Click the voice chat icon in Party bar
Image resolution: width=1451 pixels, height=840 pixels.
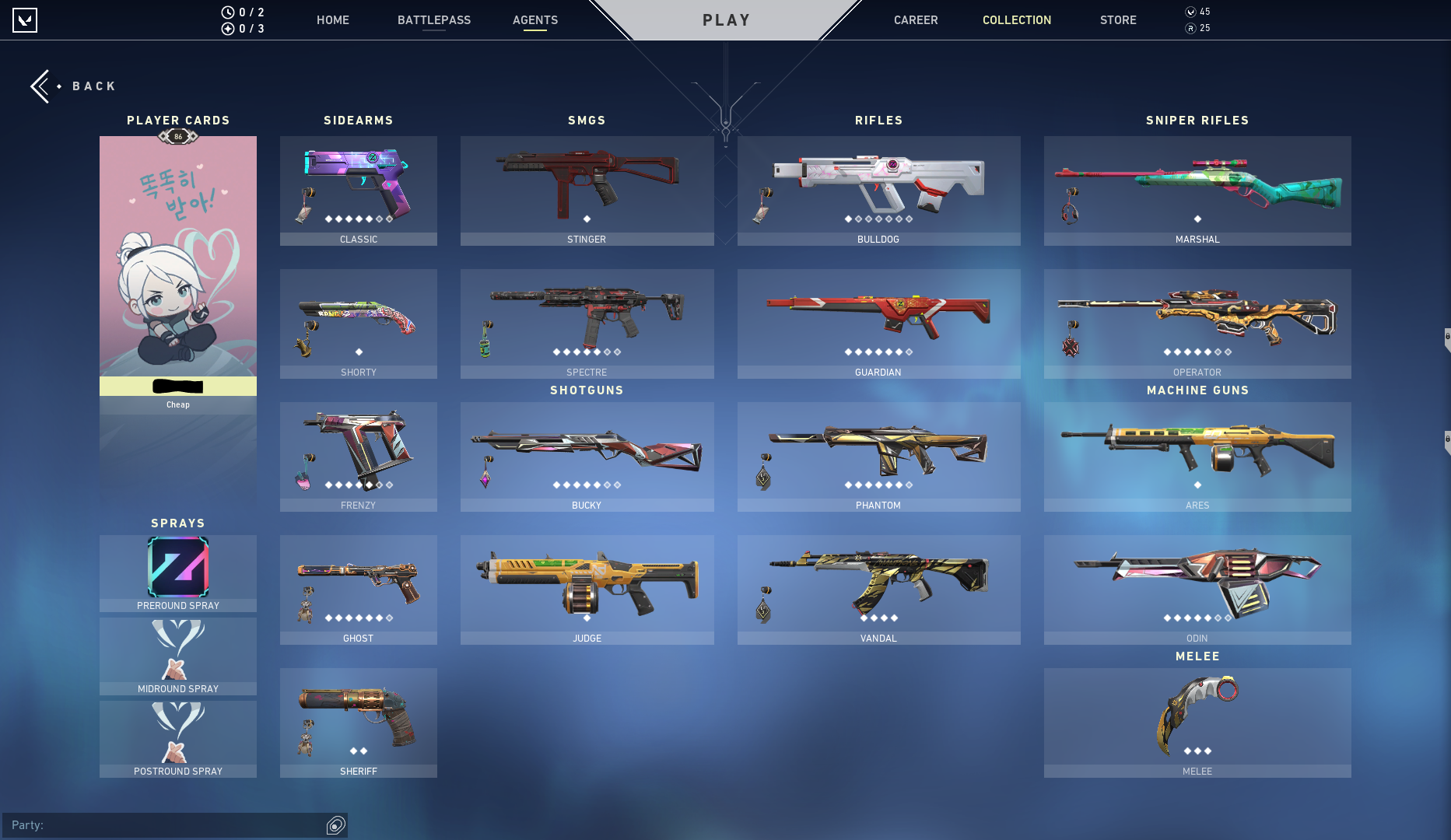click(335, 825)
